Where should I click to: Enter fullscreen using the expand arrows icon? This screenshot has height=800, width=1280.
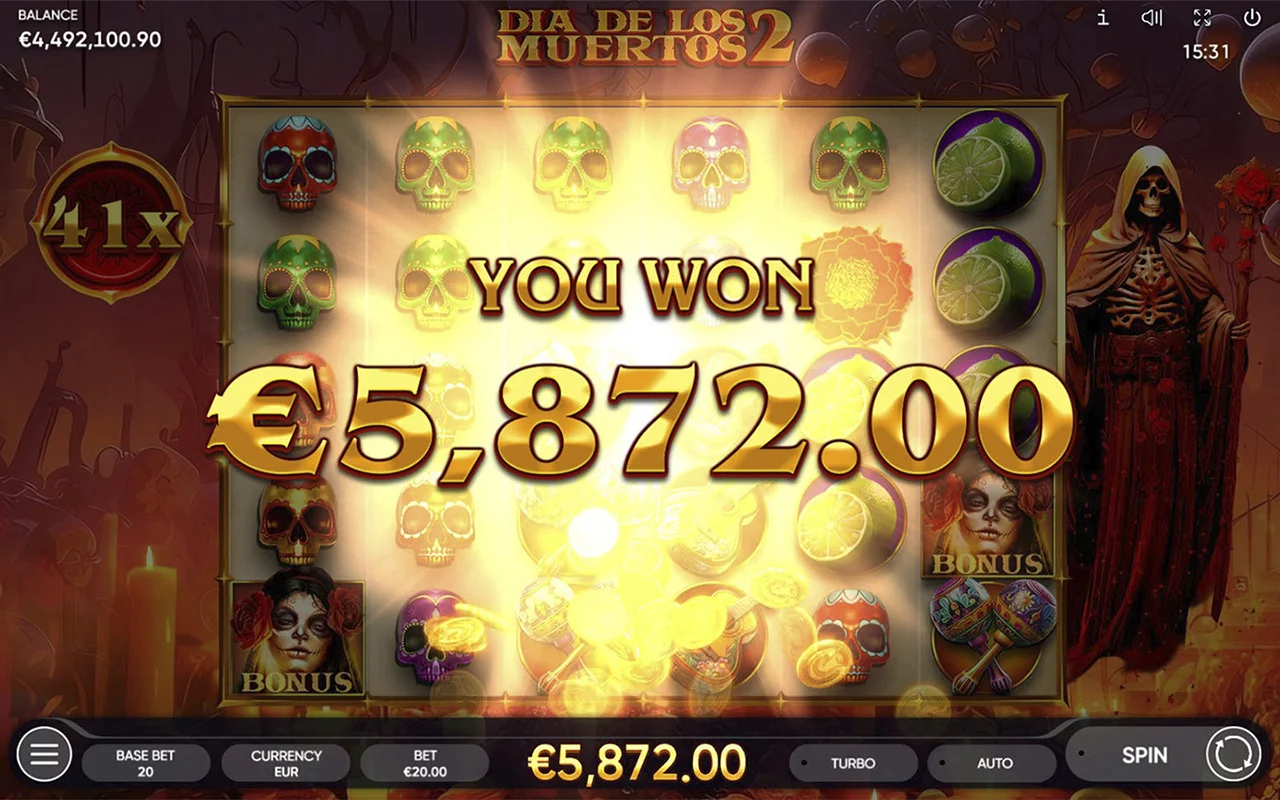tap(1201, 17)
